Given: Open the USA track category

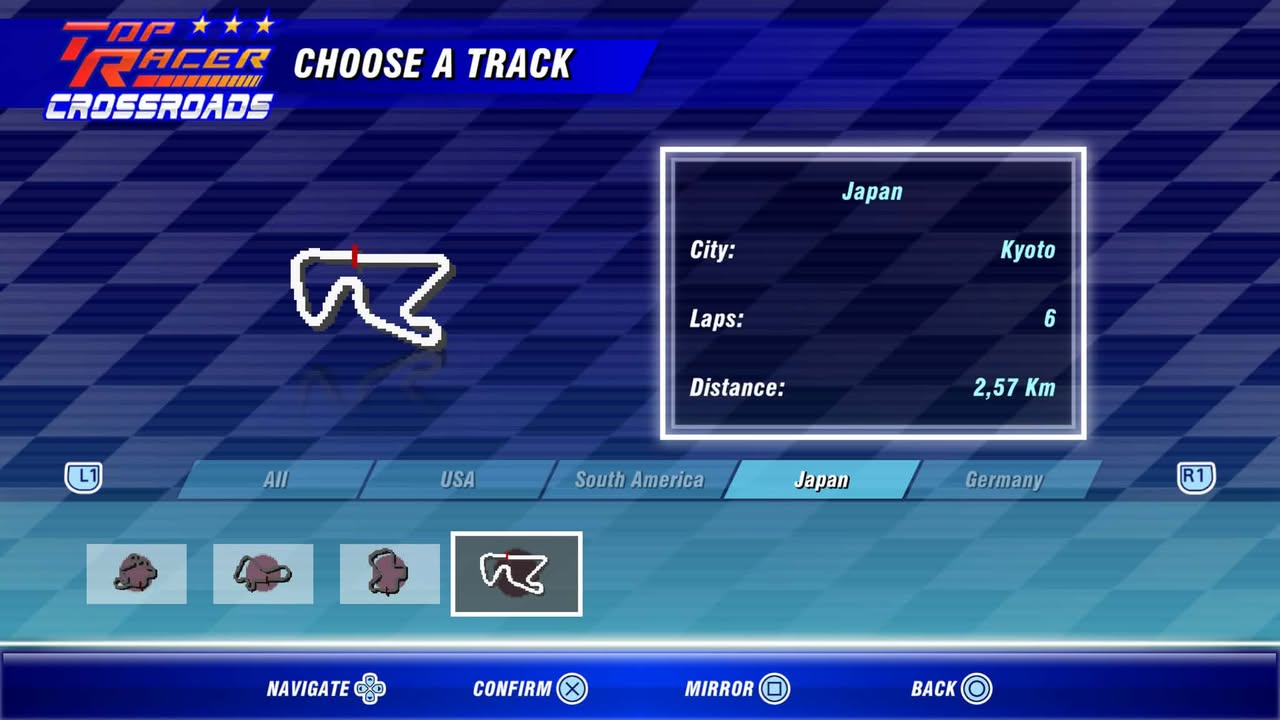Looking at the screenshot, I should (458, 480).
